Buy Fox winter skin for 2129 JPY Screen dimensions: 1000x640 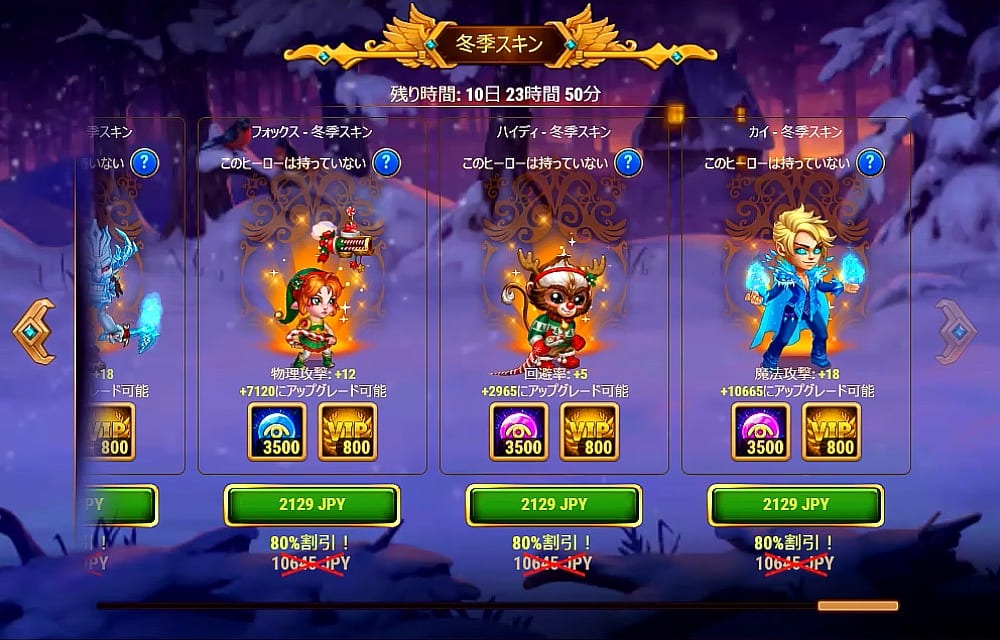click(312, 505)
